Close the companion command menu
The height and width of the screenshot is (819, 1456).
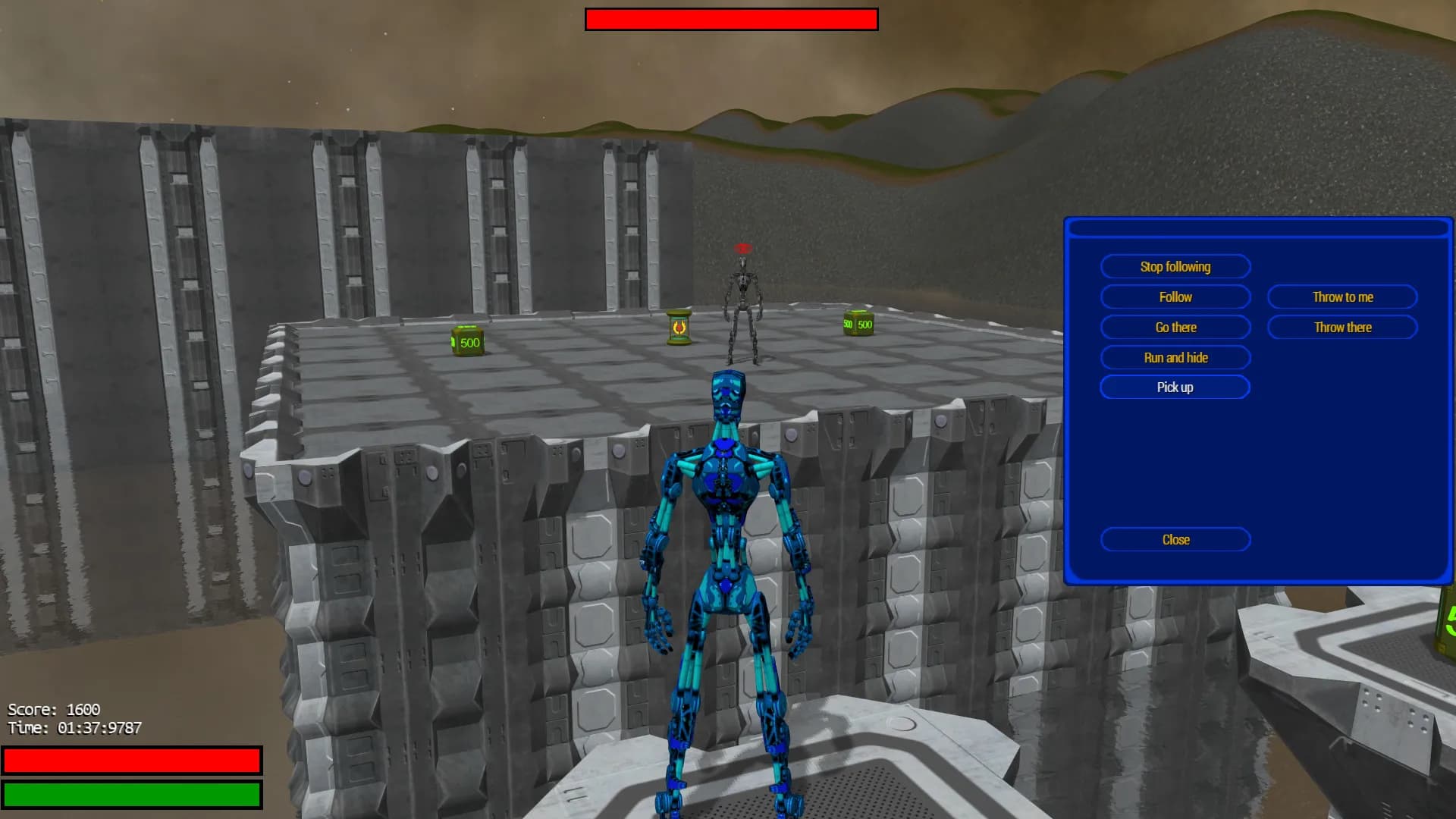pos(1175,539)
